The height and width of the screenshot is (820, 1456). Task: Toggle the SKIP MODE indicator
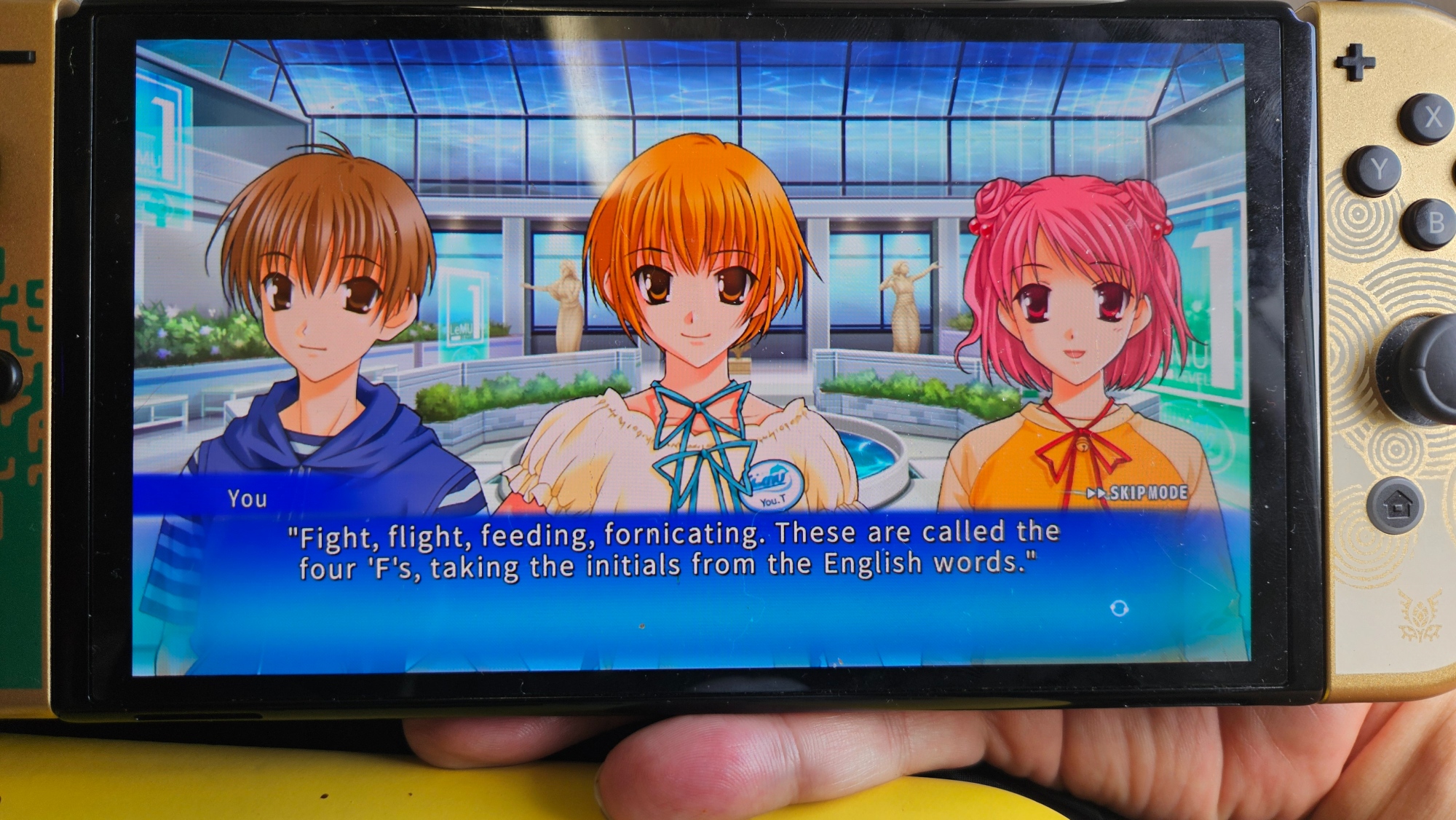click(x=1138, y=493)
